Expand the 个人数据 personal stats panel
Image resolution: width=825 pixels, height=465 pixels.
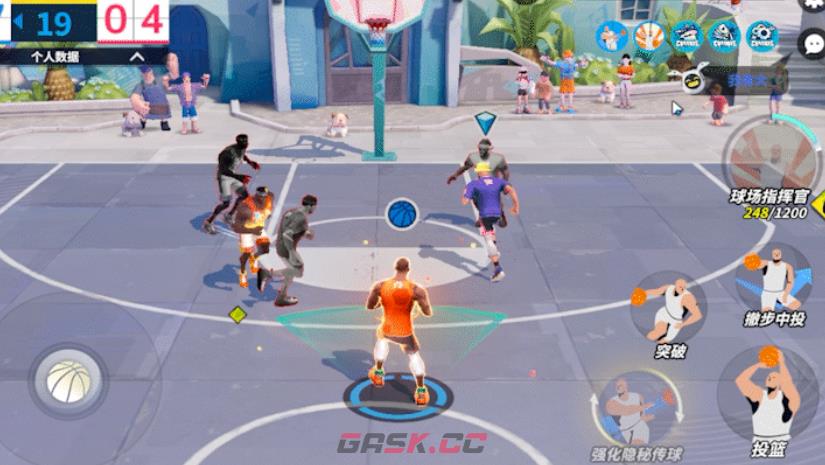(136, 57)
